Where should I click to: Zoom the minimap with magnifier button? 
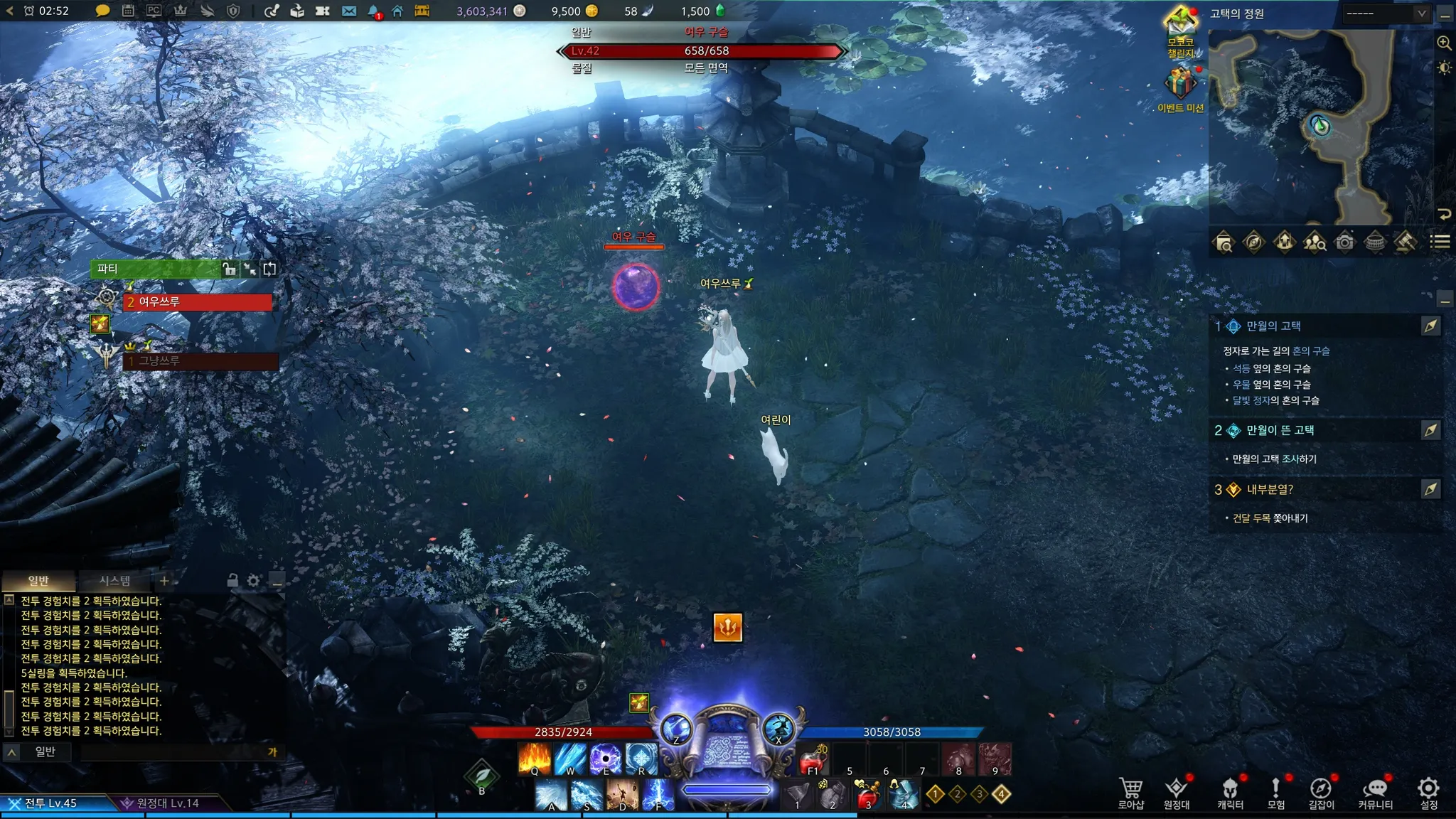point(1444,43)
